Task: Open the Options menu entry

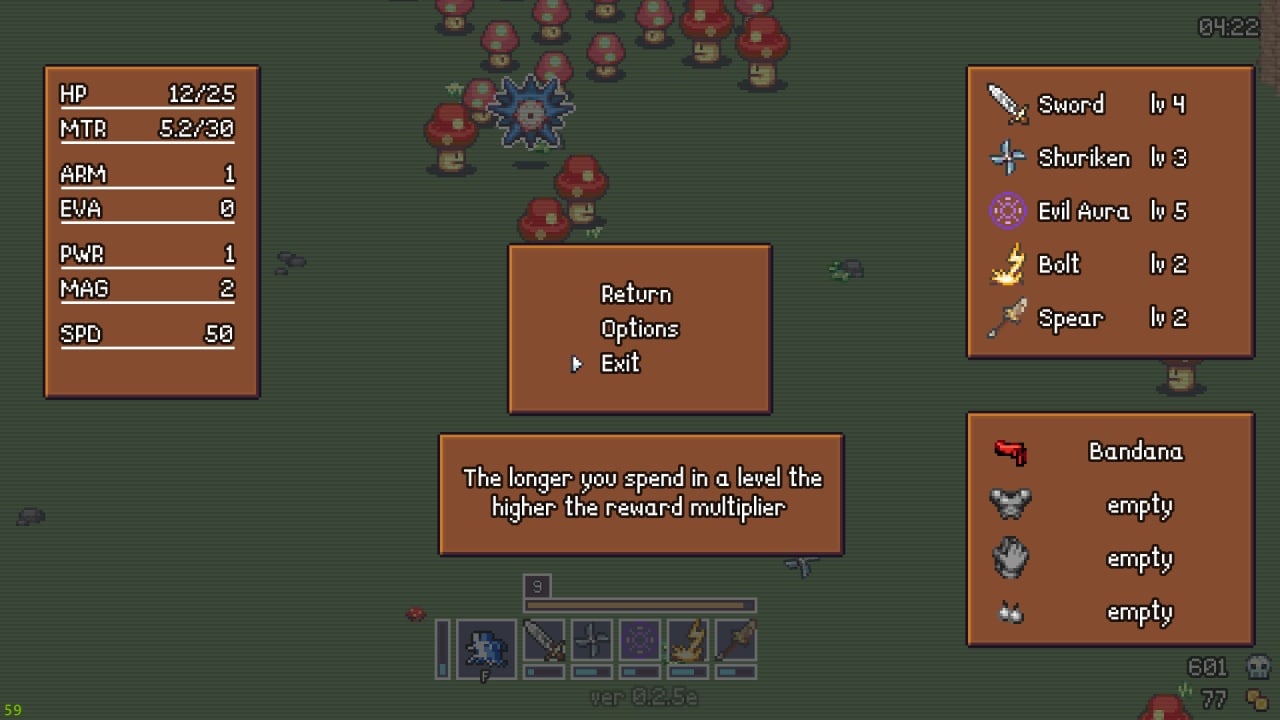Action: 639,329
